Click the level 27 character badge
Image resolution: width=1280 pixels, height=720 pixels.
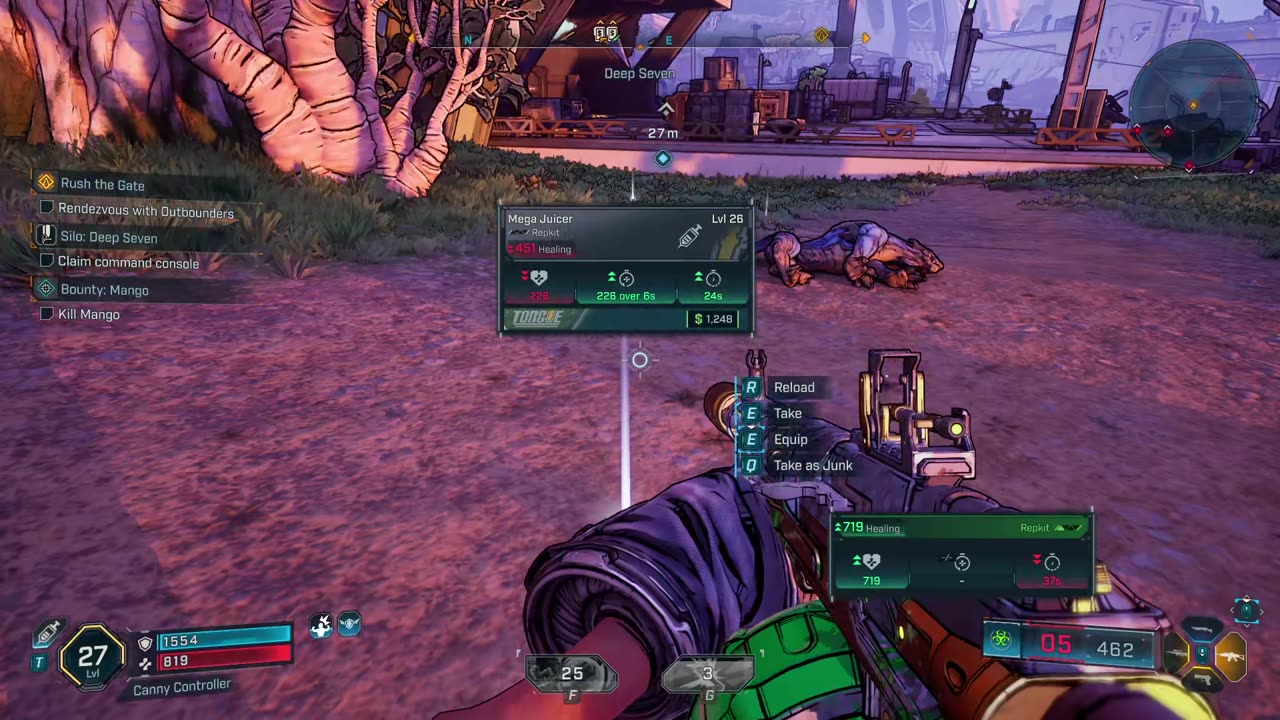[92, 658]
